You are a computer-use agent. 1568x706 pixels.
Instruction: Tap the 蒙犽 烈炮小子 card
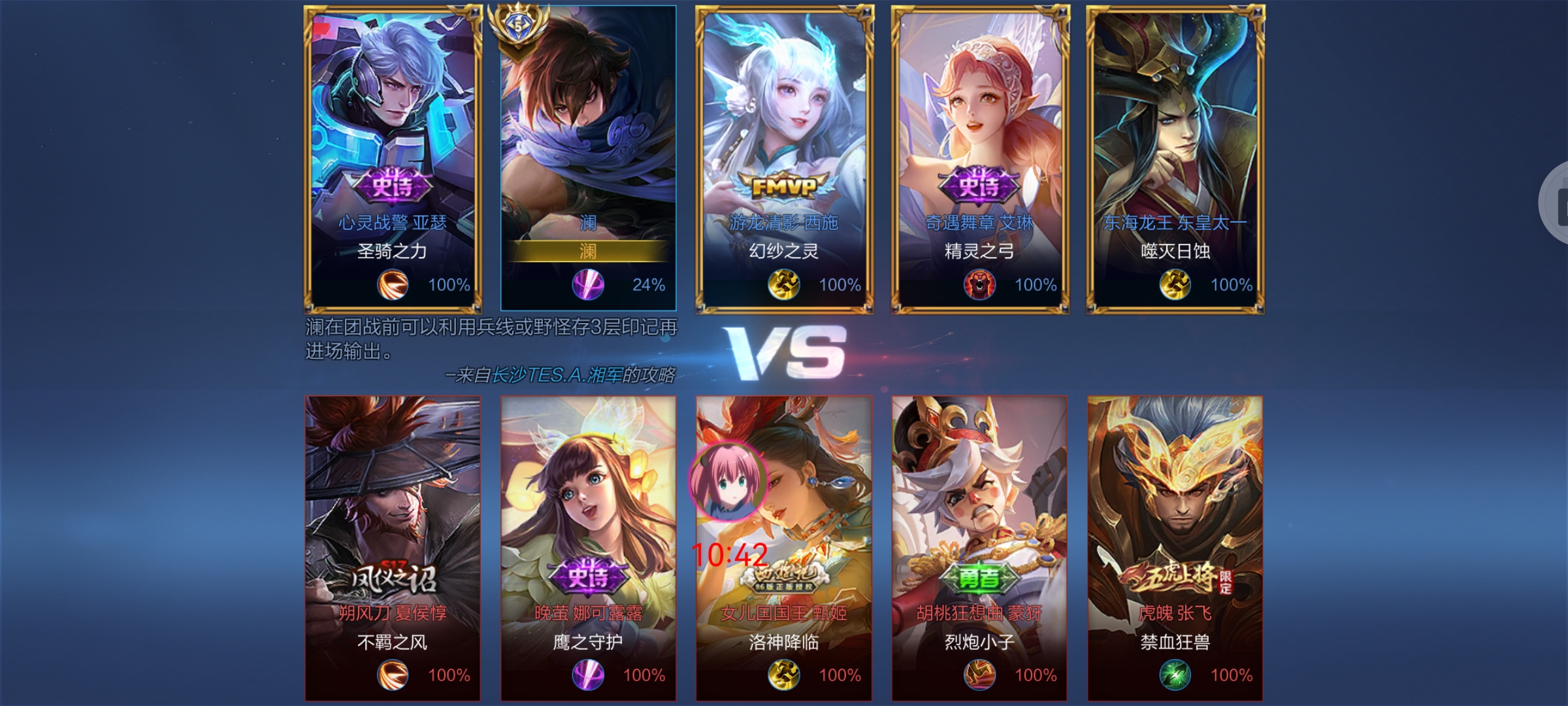979,548
